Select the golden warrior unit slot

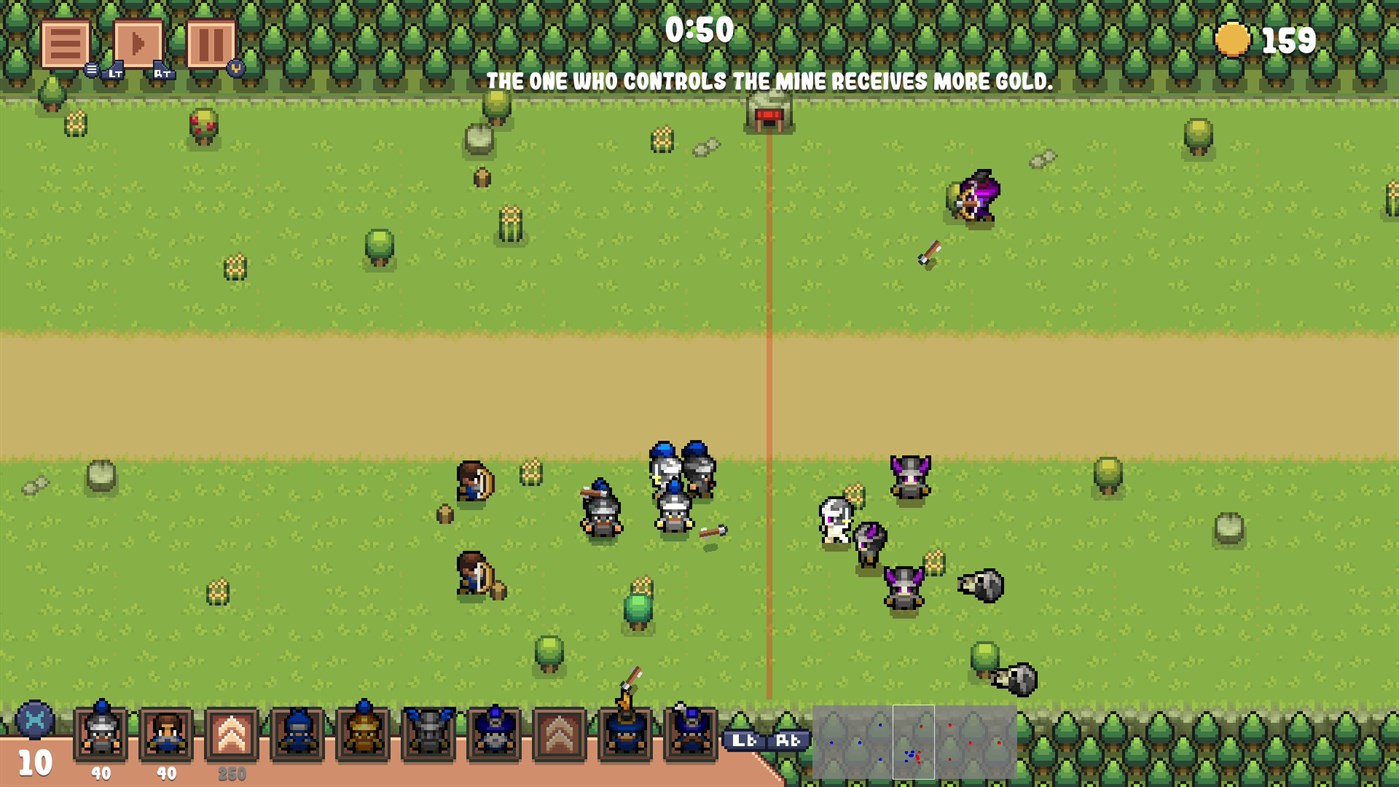pyautogui.click(x=362, y=735)
